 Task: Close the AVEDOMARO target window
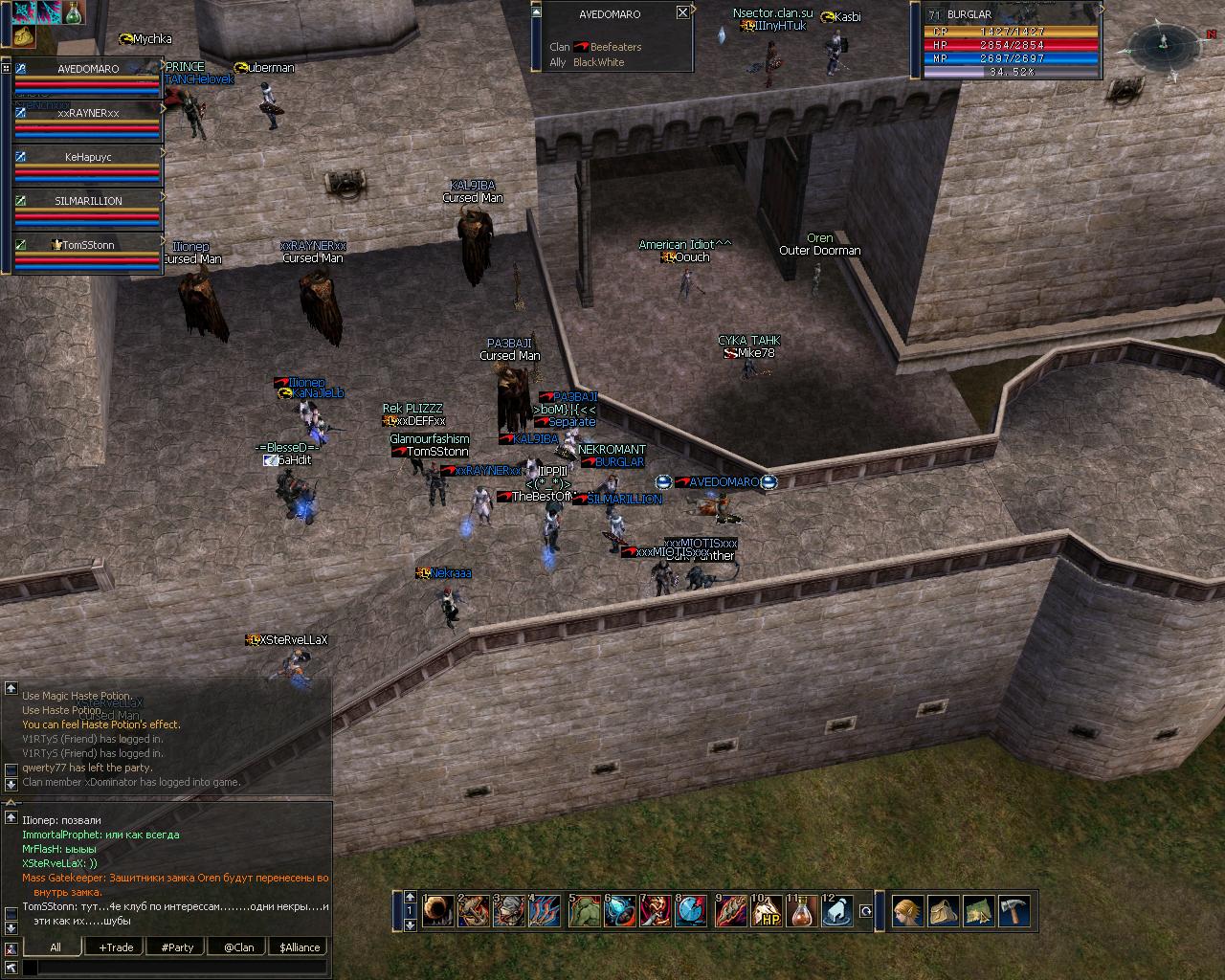click(682, 12)
